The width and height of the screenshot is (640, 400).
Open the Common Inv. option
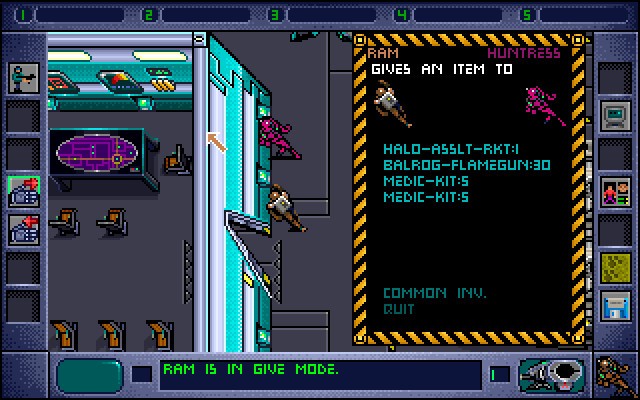pyautogui.click(x=434, y=293)
